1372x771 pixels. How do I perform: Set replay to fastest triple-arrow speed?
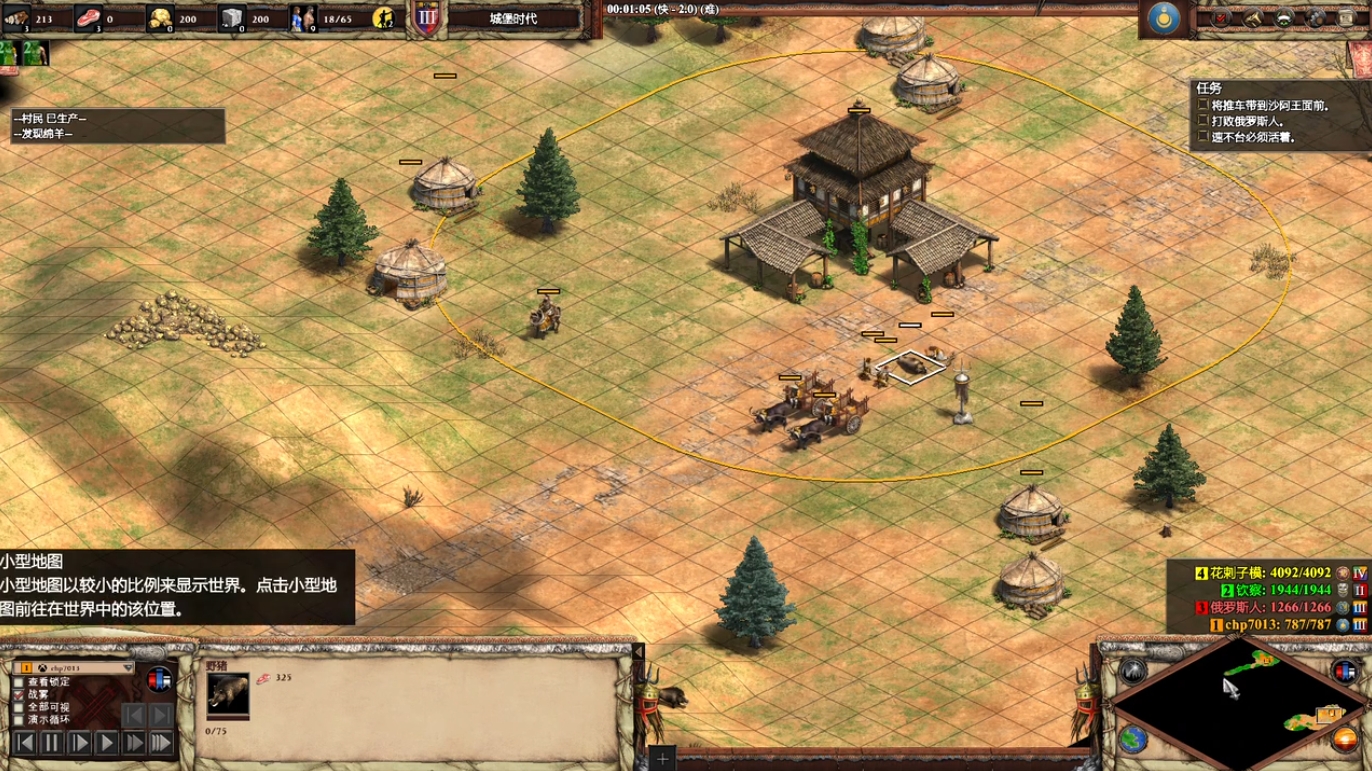pyautogui.click(x=160, y=743)
